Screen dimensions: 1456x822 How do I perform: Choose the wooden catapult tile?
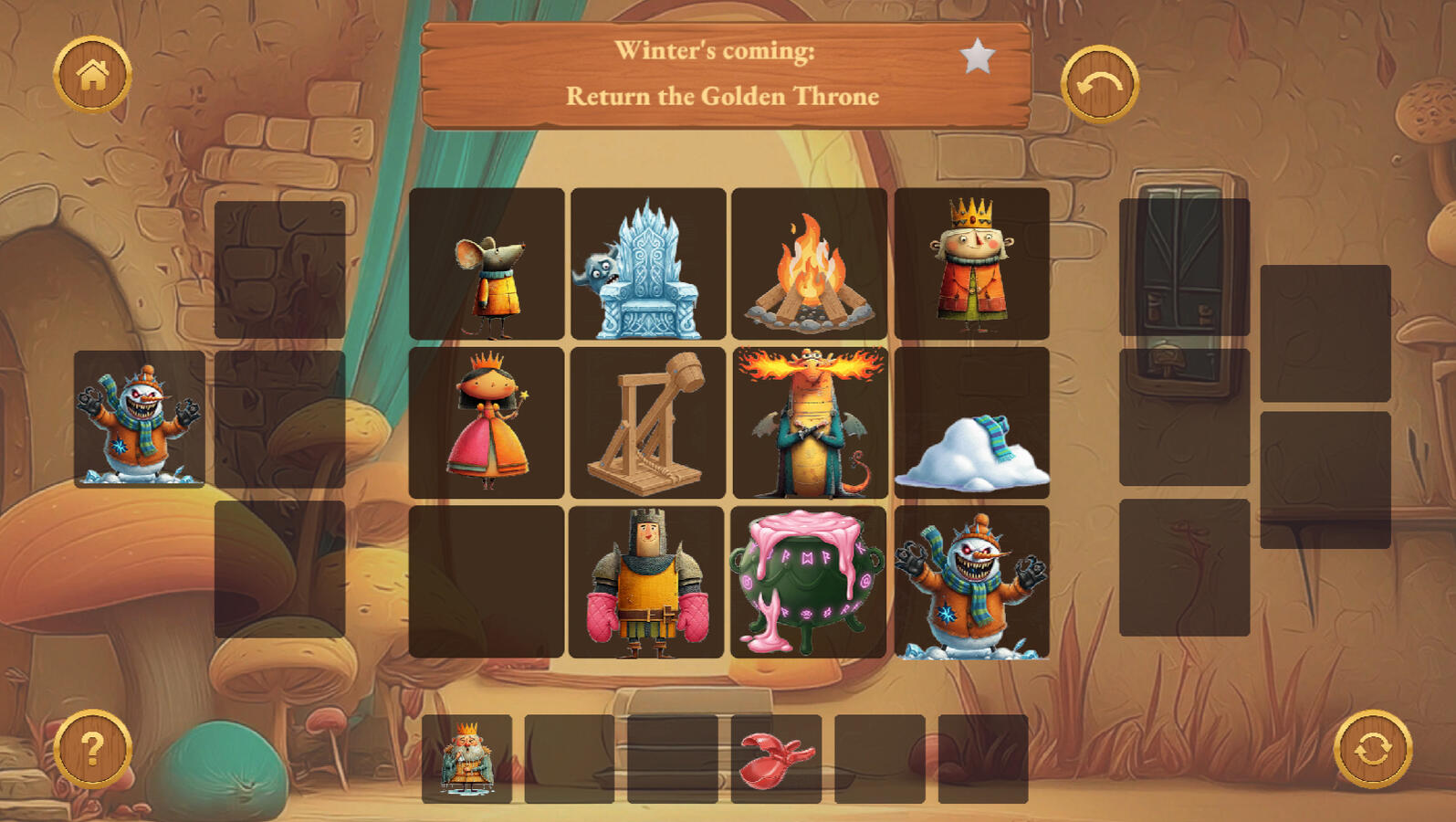tap(648, 423)
